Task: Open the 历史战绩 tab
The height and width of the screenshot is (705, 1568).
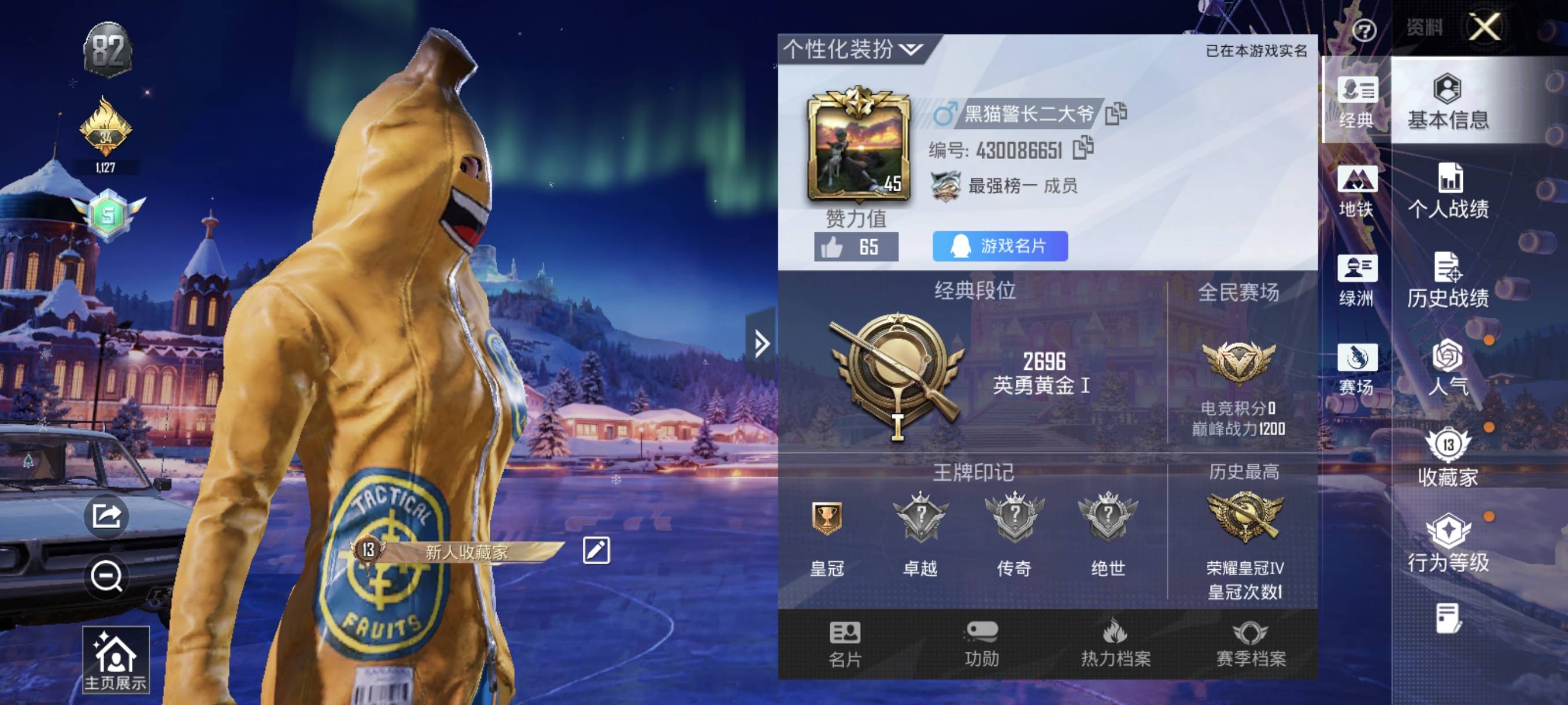Action: pos(1448,280)
